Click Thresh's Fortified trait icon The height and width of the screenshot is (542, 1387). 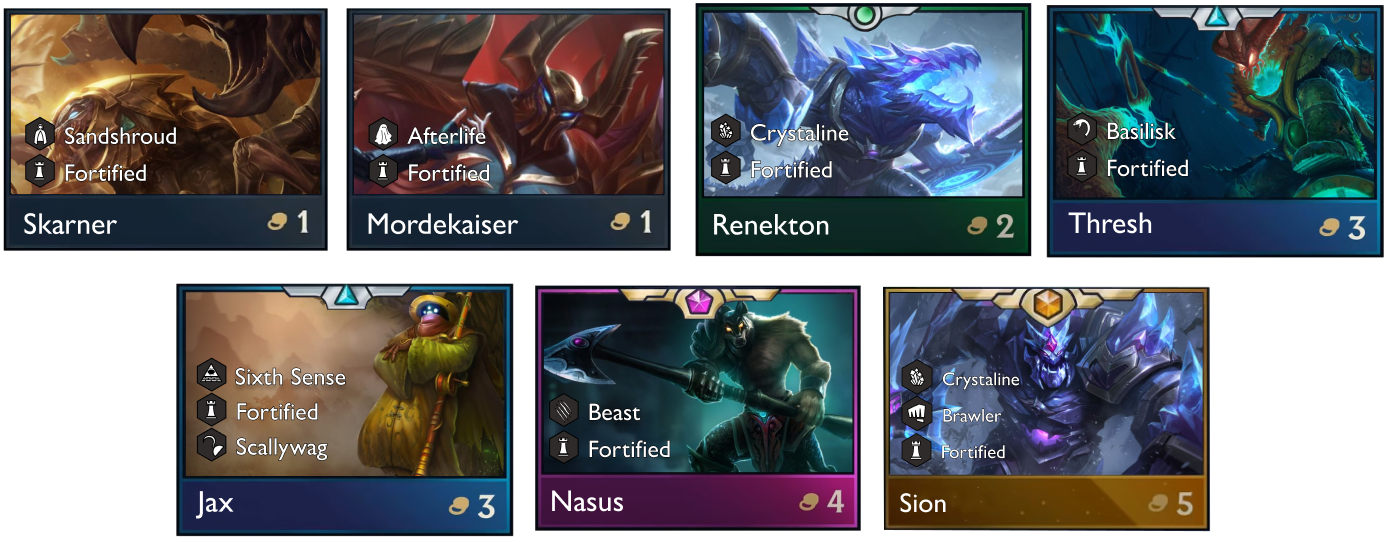(1082, 168)
